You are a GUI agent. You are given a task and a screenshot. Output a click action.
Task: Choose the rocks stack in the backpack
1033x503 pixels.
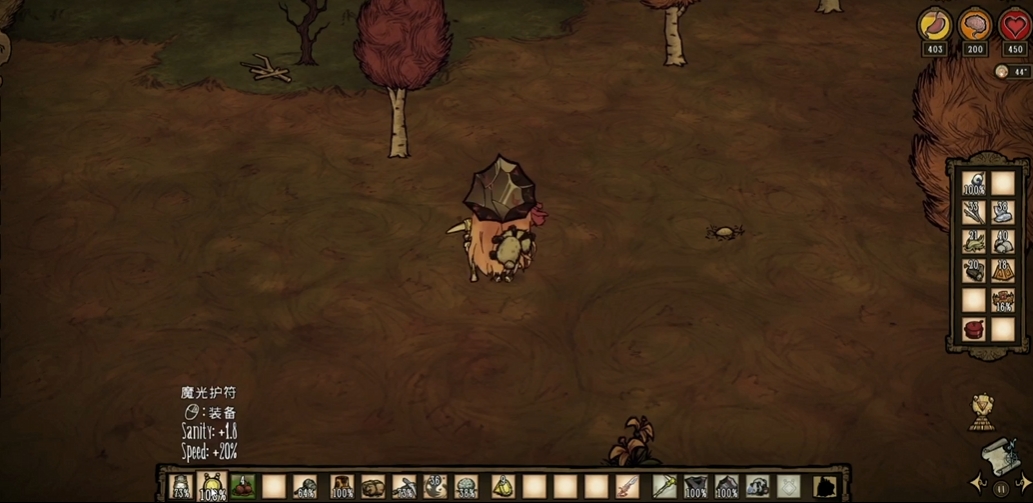[1002, 241]
